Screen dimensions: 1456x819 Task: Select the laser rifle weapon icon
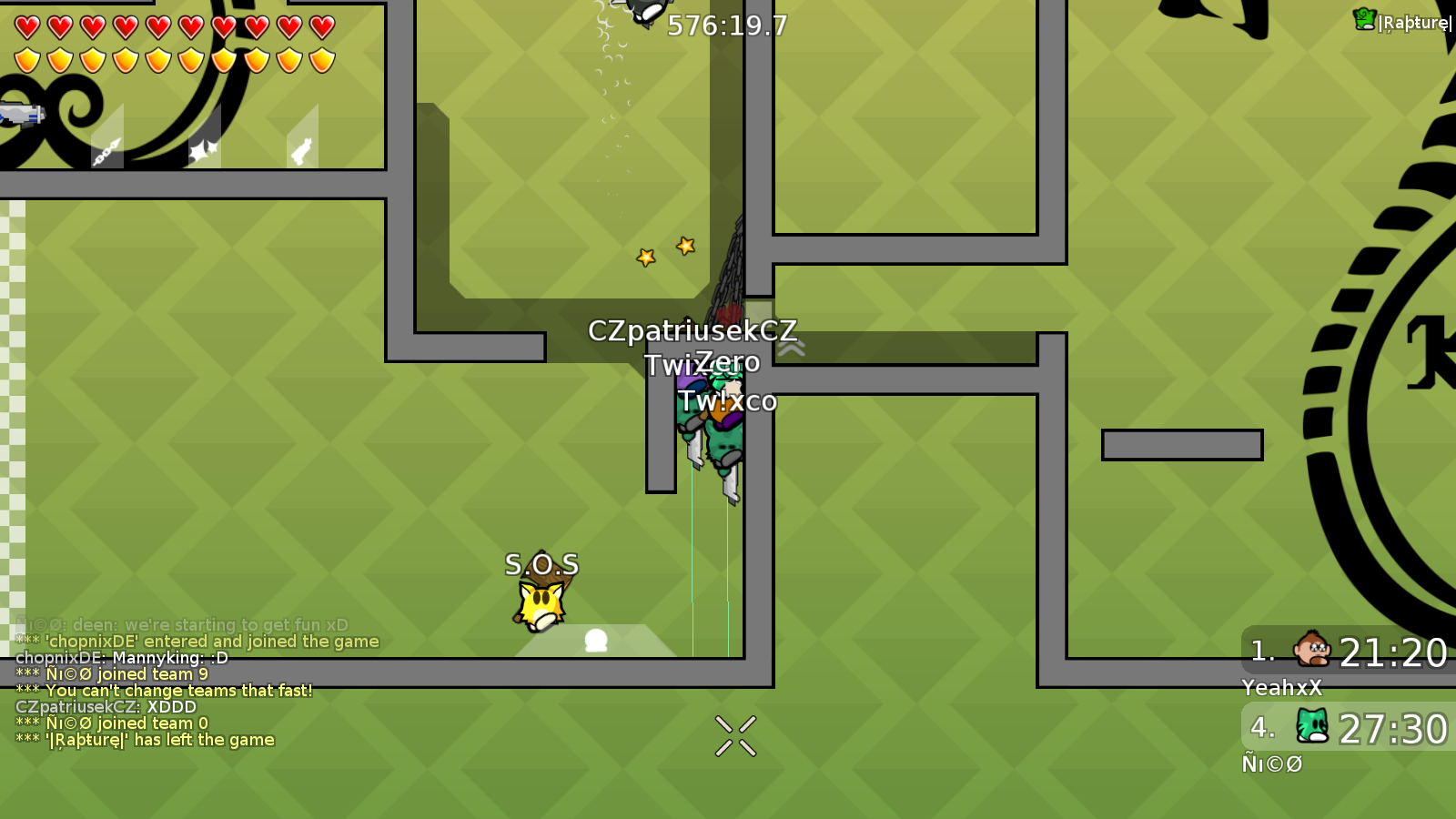pos(23,116)
